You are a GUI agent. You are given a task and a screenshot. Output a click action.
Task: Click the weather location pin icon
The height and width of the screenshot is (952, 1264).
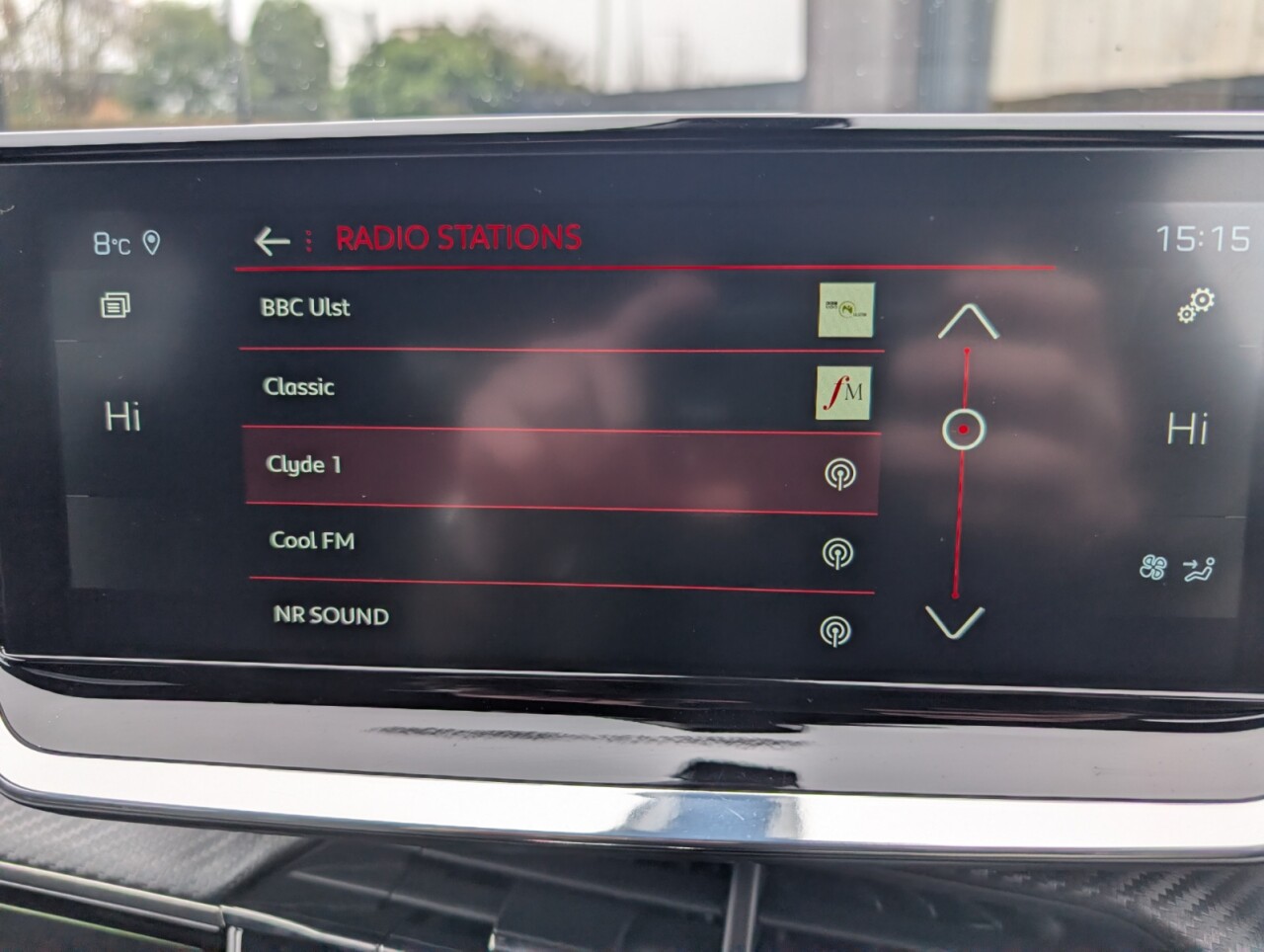[x=153, y=243]
